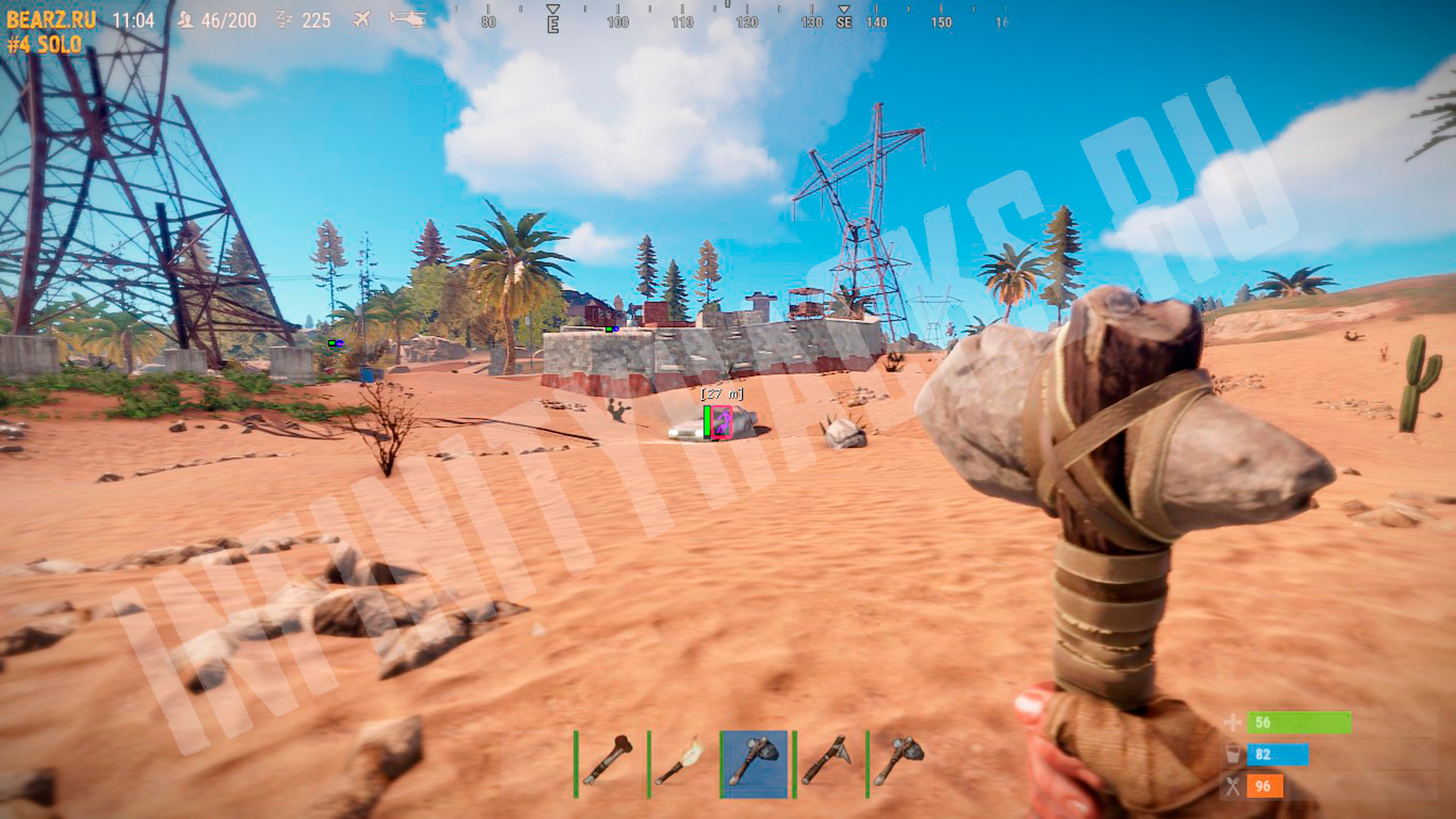This screenshot has width=1456, height=819.
Task: Click the airplane event icon
Action: coord(362,19)
